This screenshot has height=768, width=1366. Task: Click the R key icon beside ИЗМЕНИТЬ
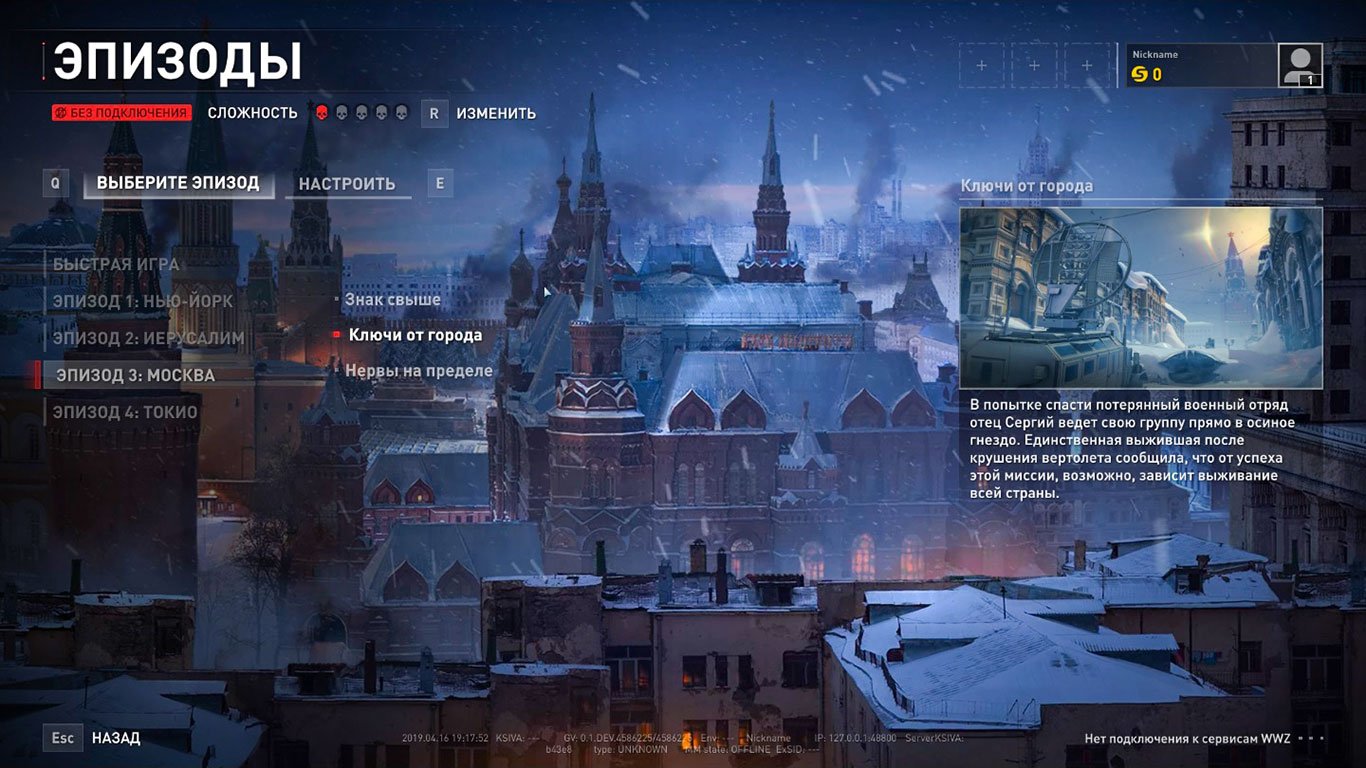(x=433, y=113)
